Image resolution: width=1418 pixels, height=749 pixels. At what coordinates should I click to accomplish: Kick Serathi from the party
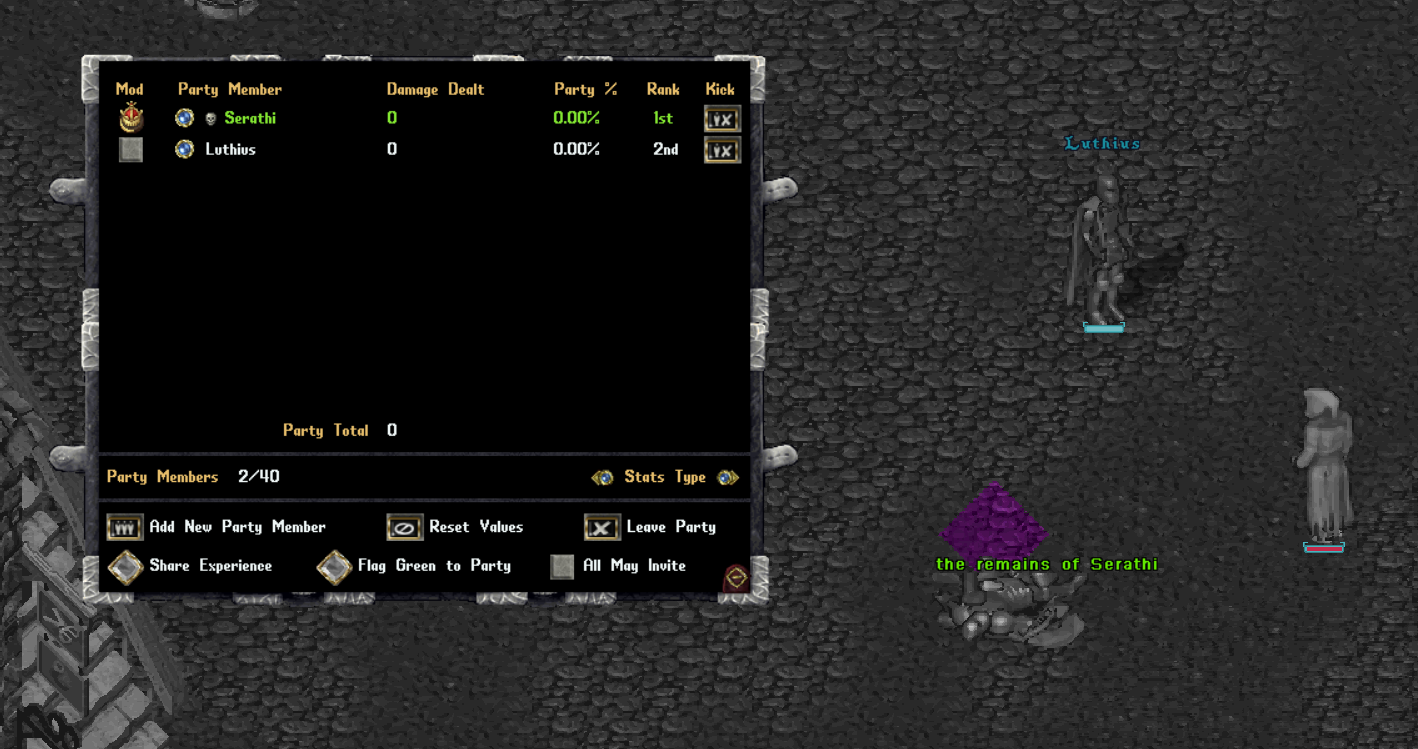722,119
